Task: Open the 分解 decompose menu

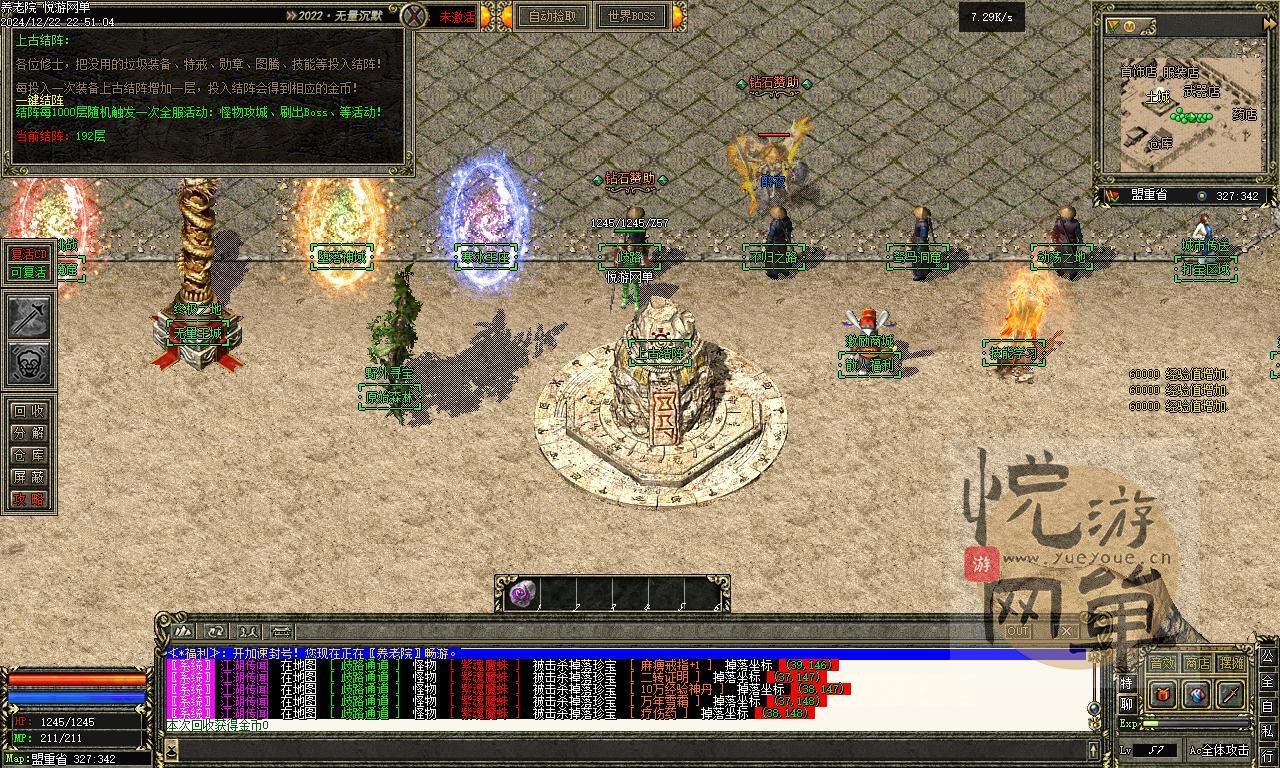Action: point(29,433)
